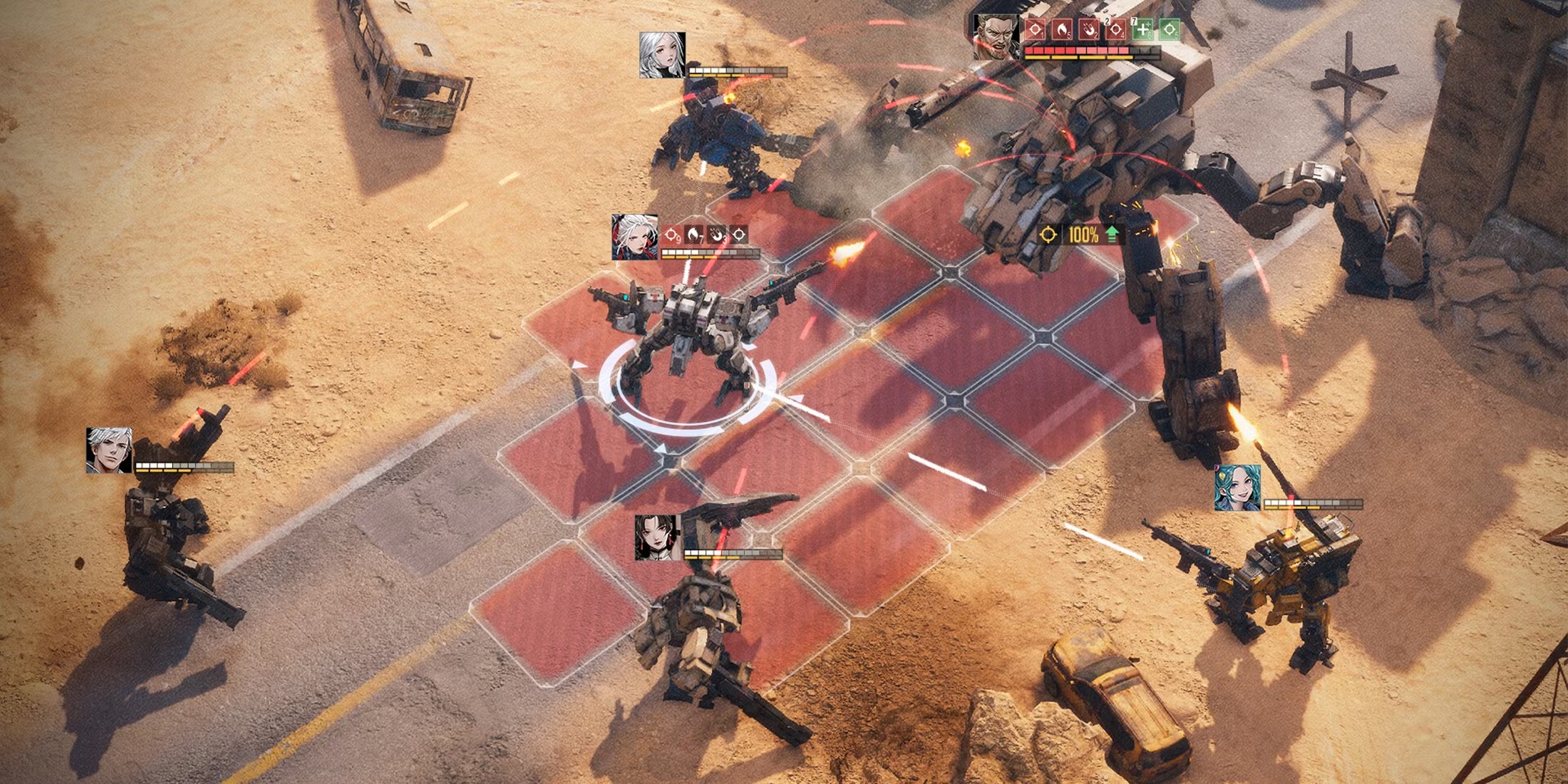The image size is (1568, 784).
Task: Inspect the flame icon beside the red-streaked pilot
Action: (693, 234)
